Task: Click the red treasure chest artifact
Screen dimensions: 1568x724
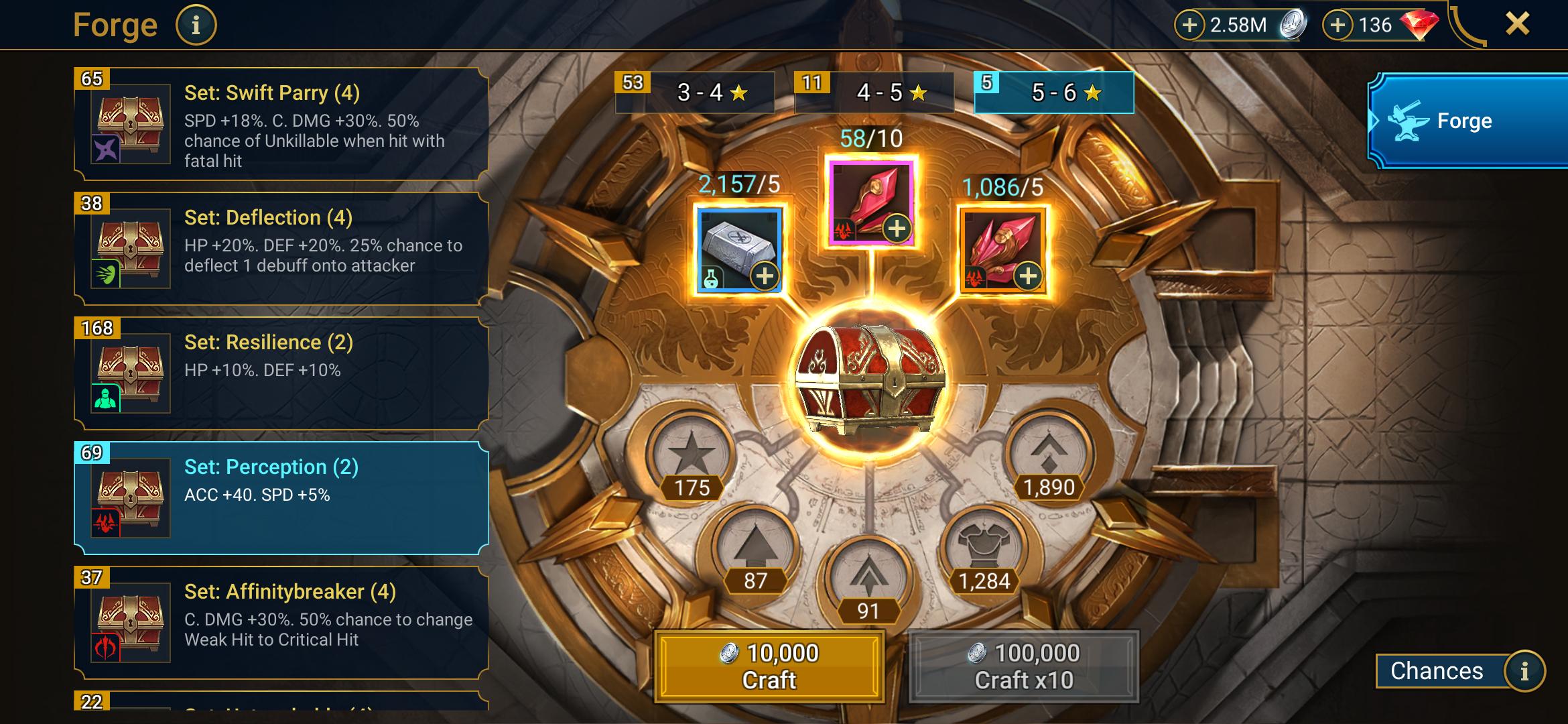Action: [869, 379]
